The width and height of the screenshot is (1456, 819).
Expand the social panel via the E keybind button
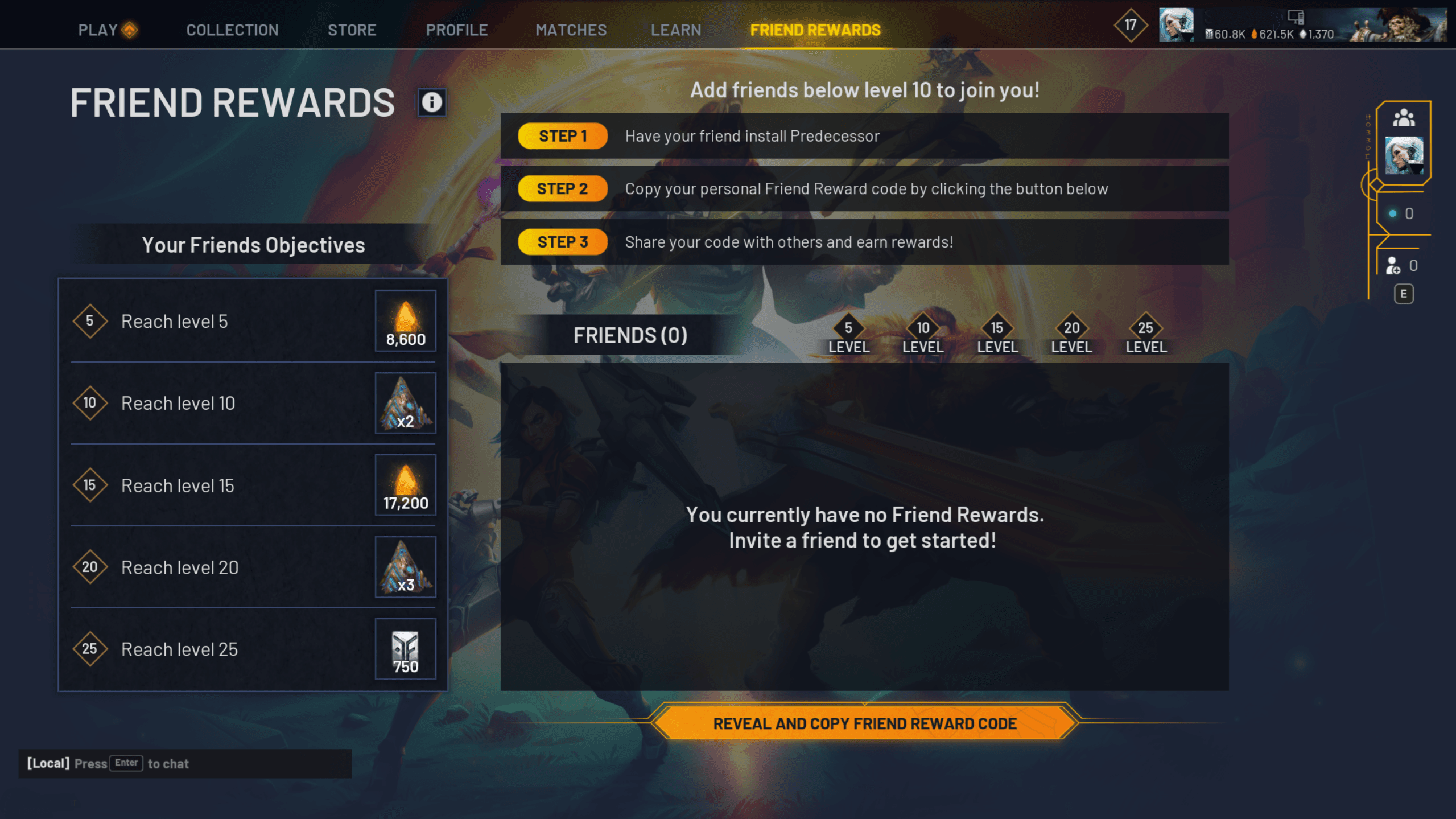1403,293
